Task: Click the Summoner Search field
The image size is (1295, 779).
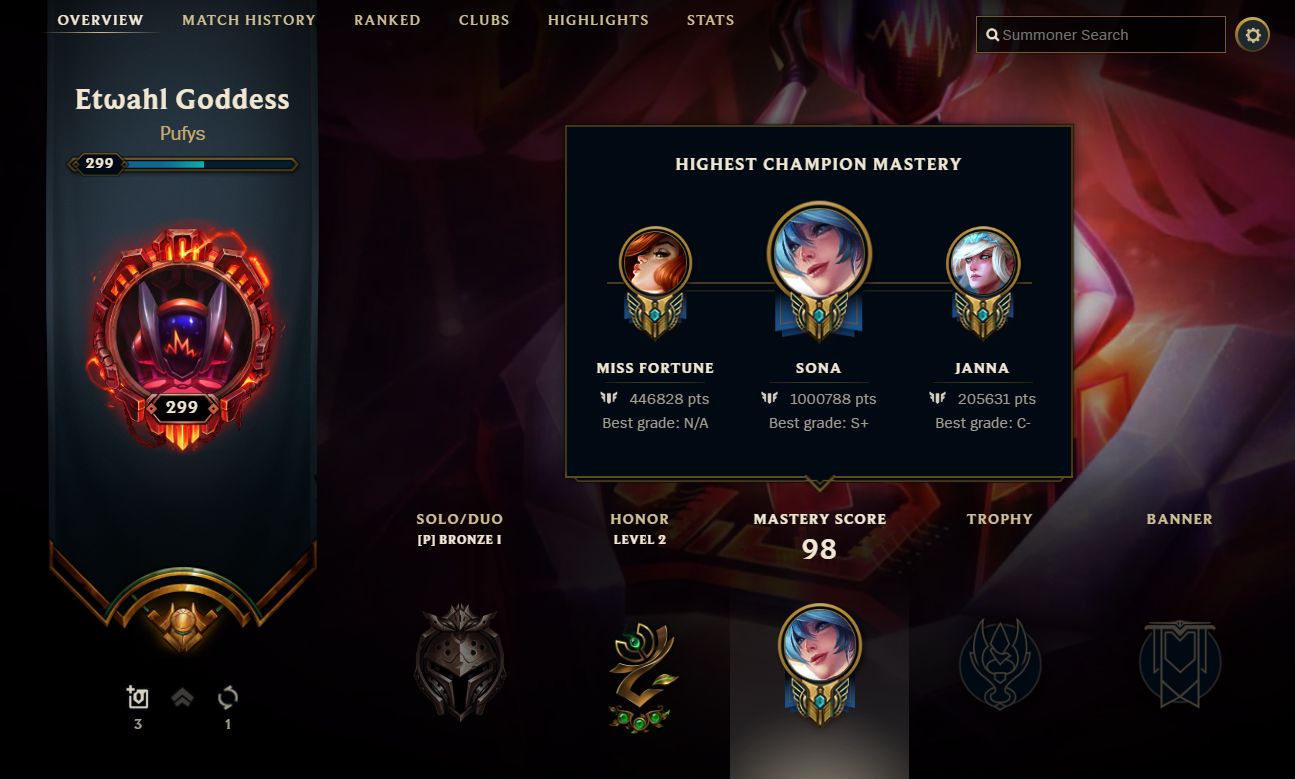Action: pyautogui.click(x=1100, y=34)
